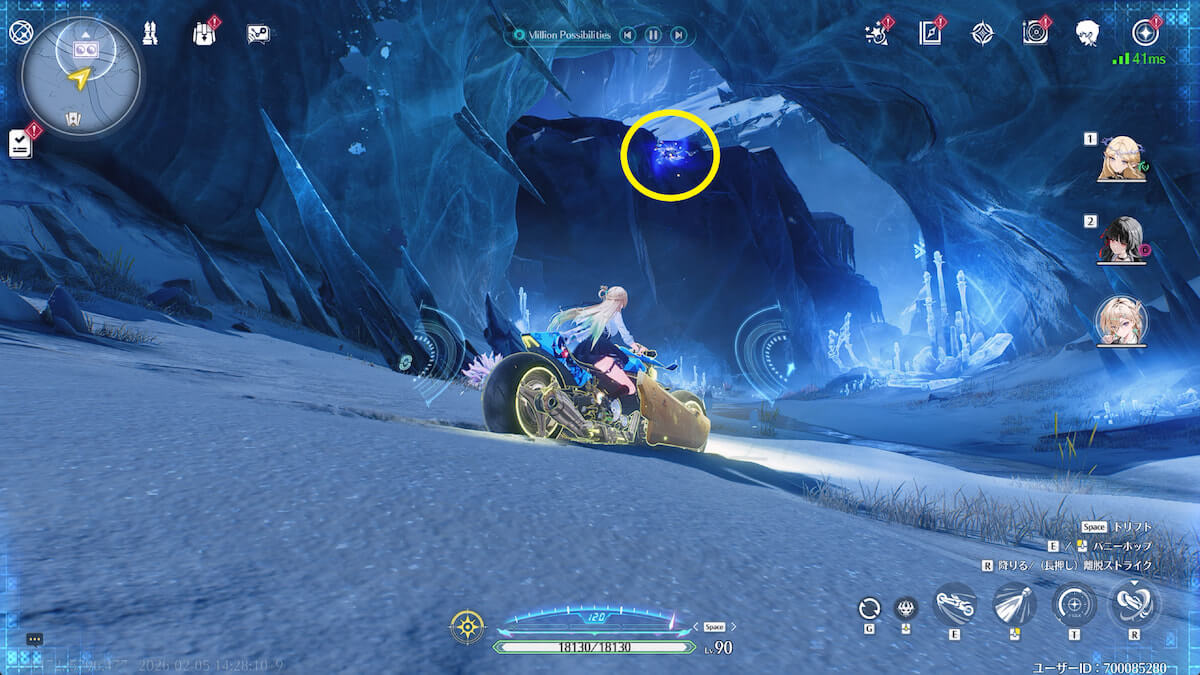Image resolution: width=1200 pixels, height=675 pixels.
Task: Activate the motorcycle bunny hop skill
Action: click(x=953, y=605)
